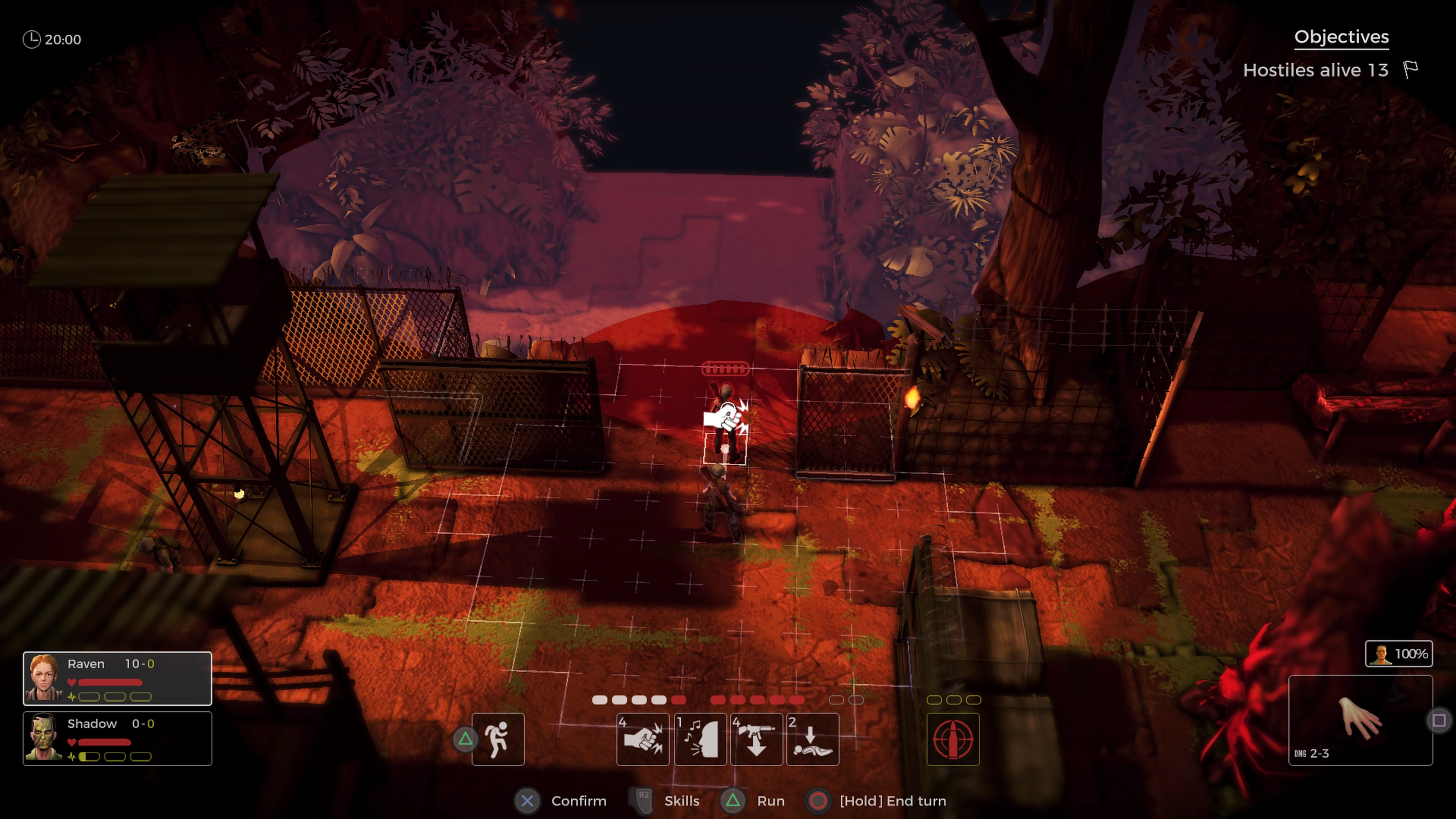Activate the drop prone body skill
Screen dimensions: 1456x819
click(x=812, y=739)
